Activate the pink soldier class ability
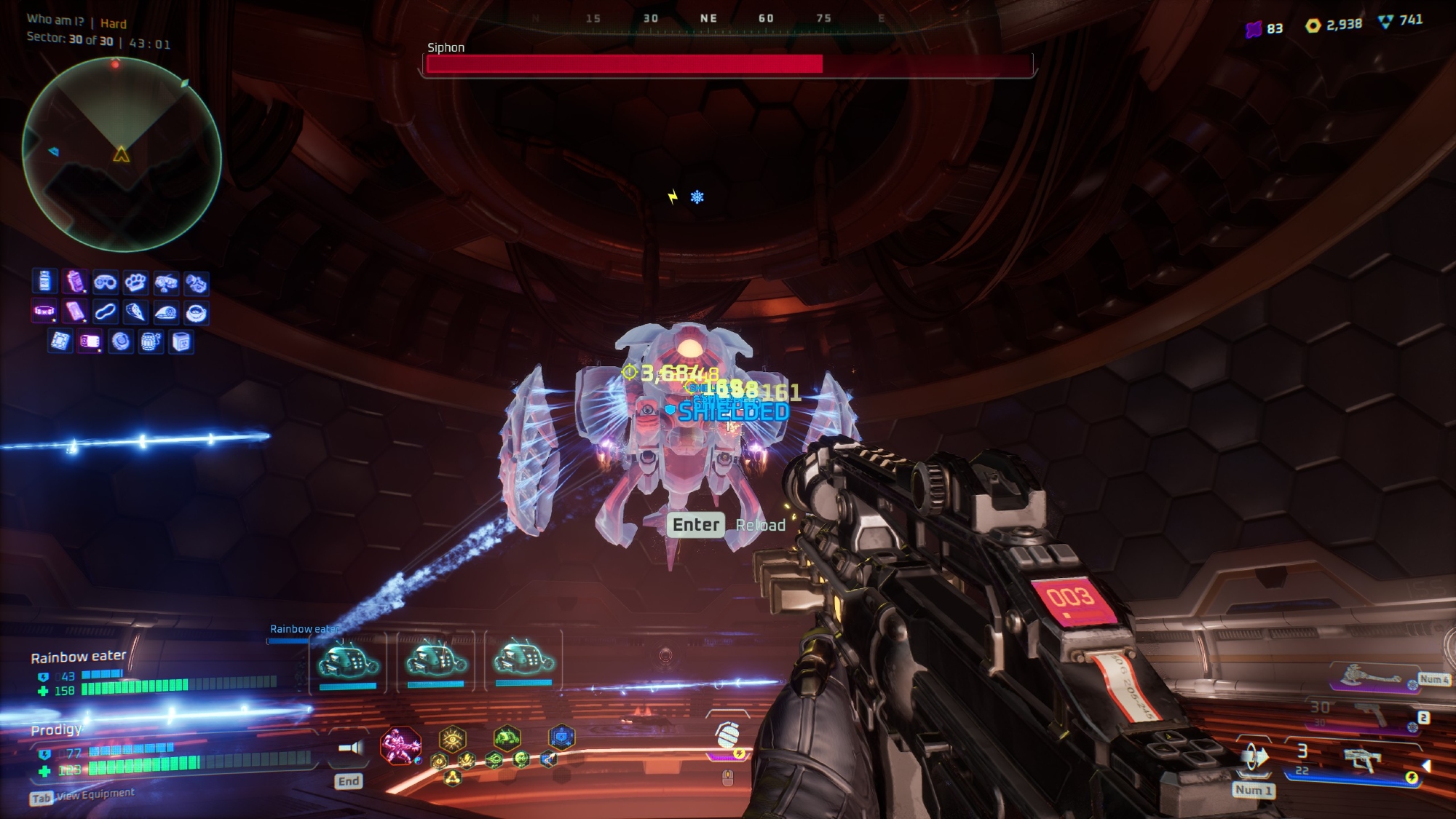The width and height of the screenshot is (1456, 819). [x=400, y=746]
